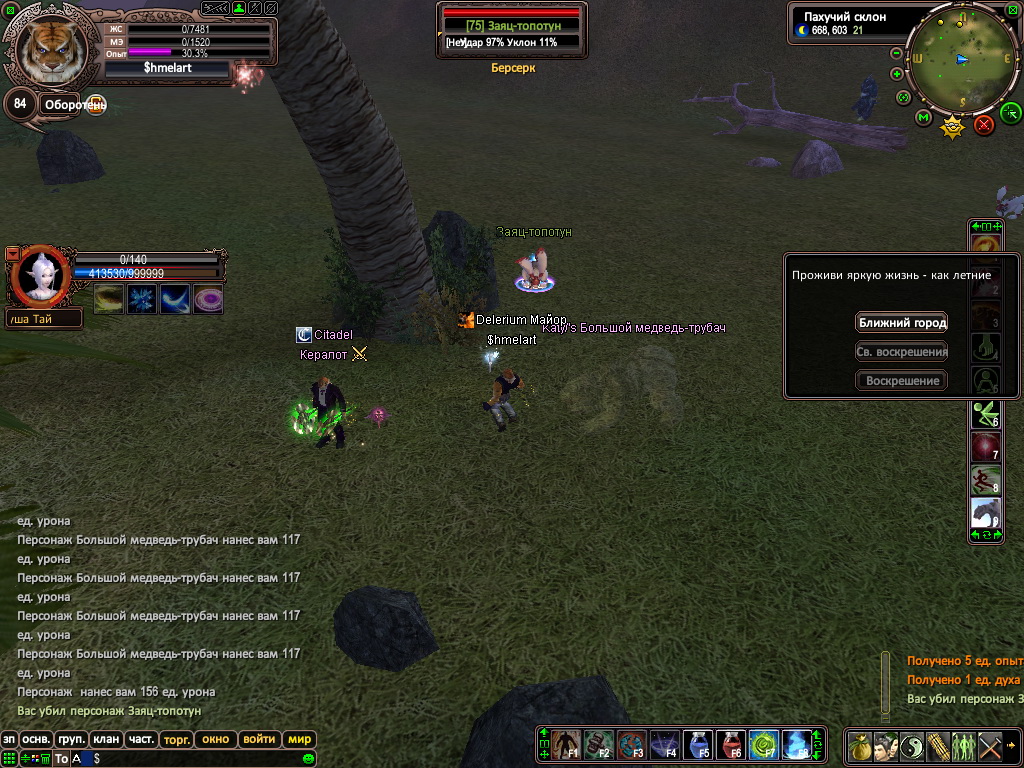
Task: Open the клан chat tab
Action: (x=106, y=740)
